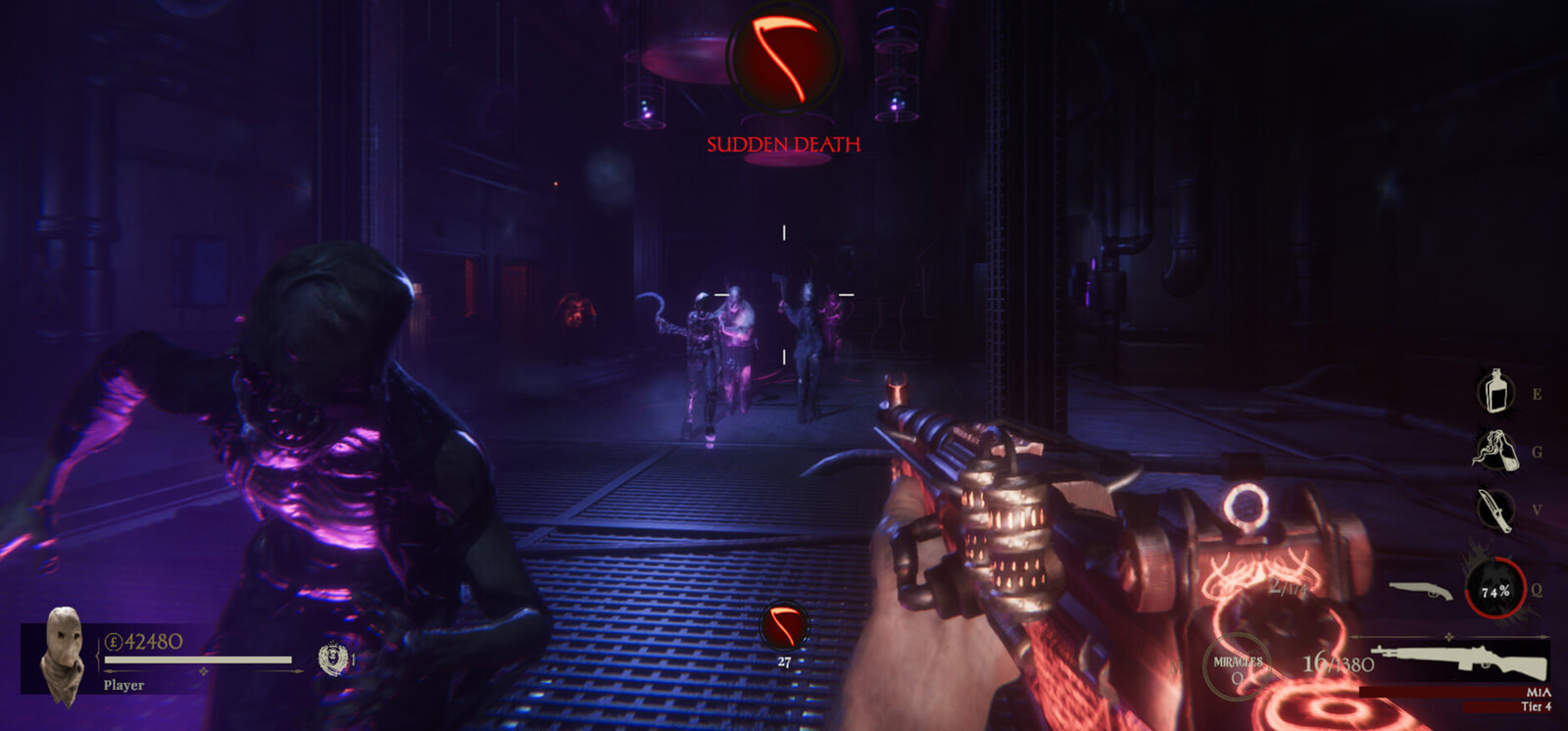The height and width of the screenshot is (731, 1568).
Task: Click the small scythe power-up timer icon
Action: click(784, 627)
